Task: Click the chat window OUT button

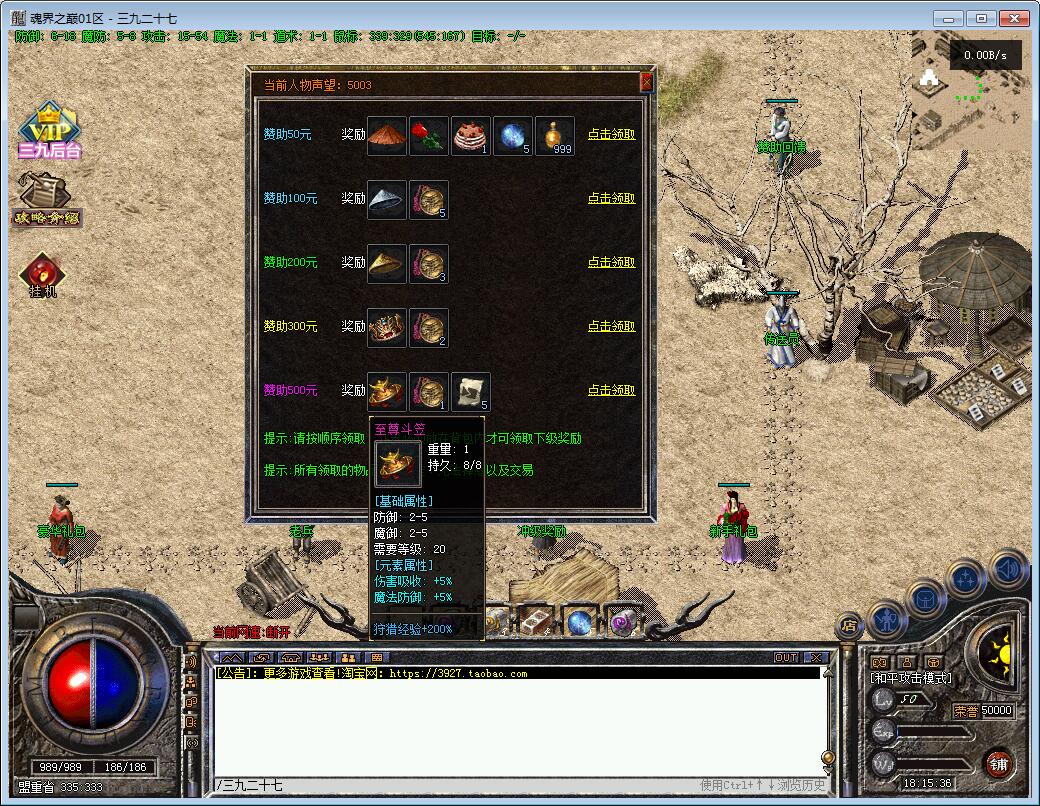Action: pos(786,657)
